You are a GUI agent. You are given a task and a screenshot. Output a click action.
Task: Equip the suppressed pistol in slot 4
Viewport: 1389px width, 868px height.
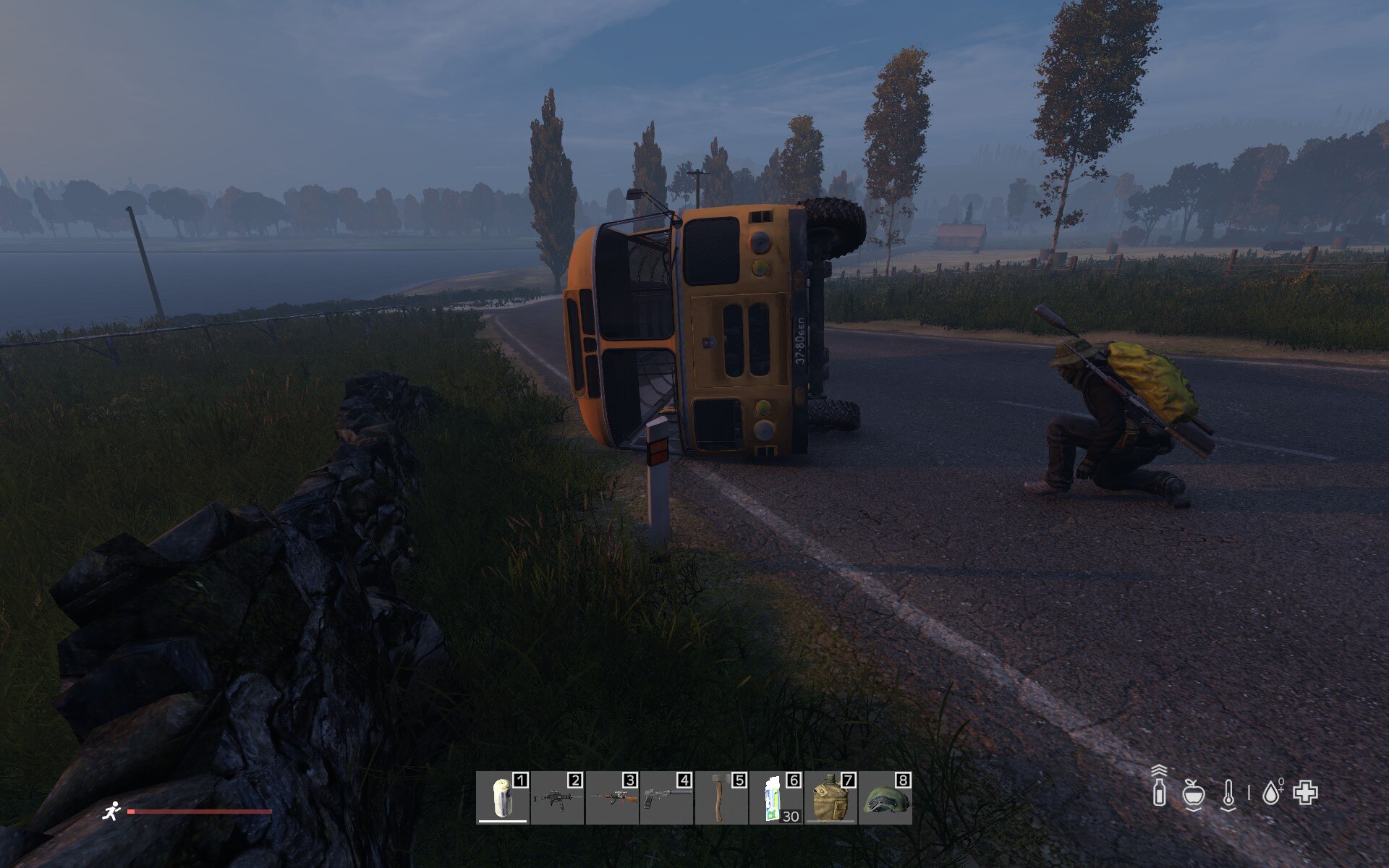pos(666,798)
